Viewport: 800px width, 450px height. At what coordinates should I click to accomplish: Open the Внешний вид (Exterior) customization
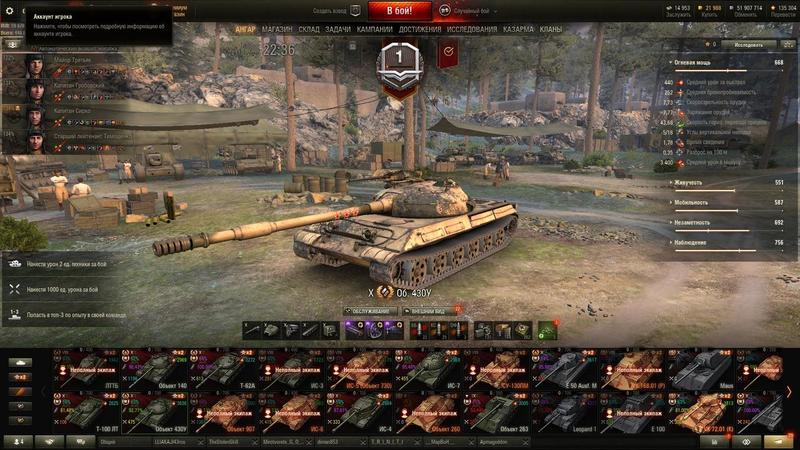[x=430, y=311]
